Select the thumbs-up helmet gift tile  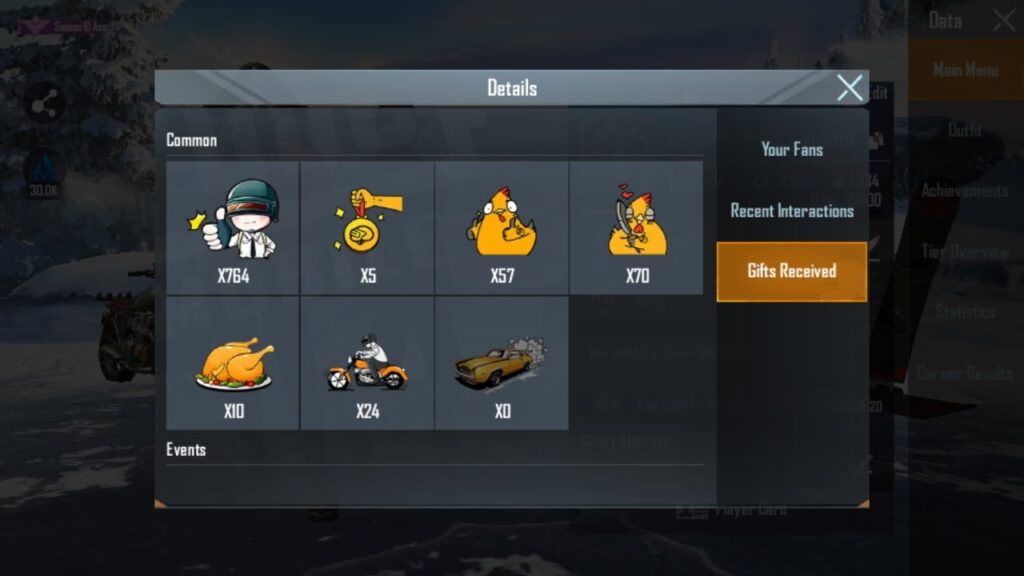[233, 228]
